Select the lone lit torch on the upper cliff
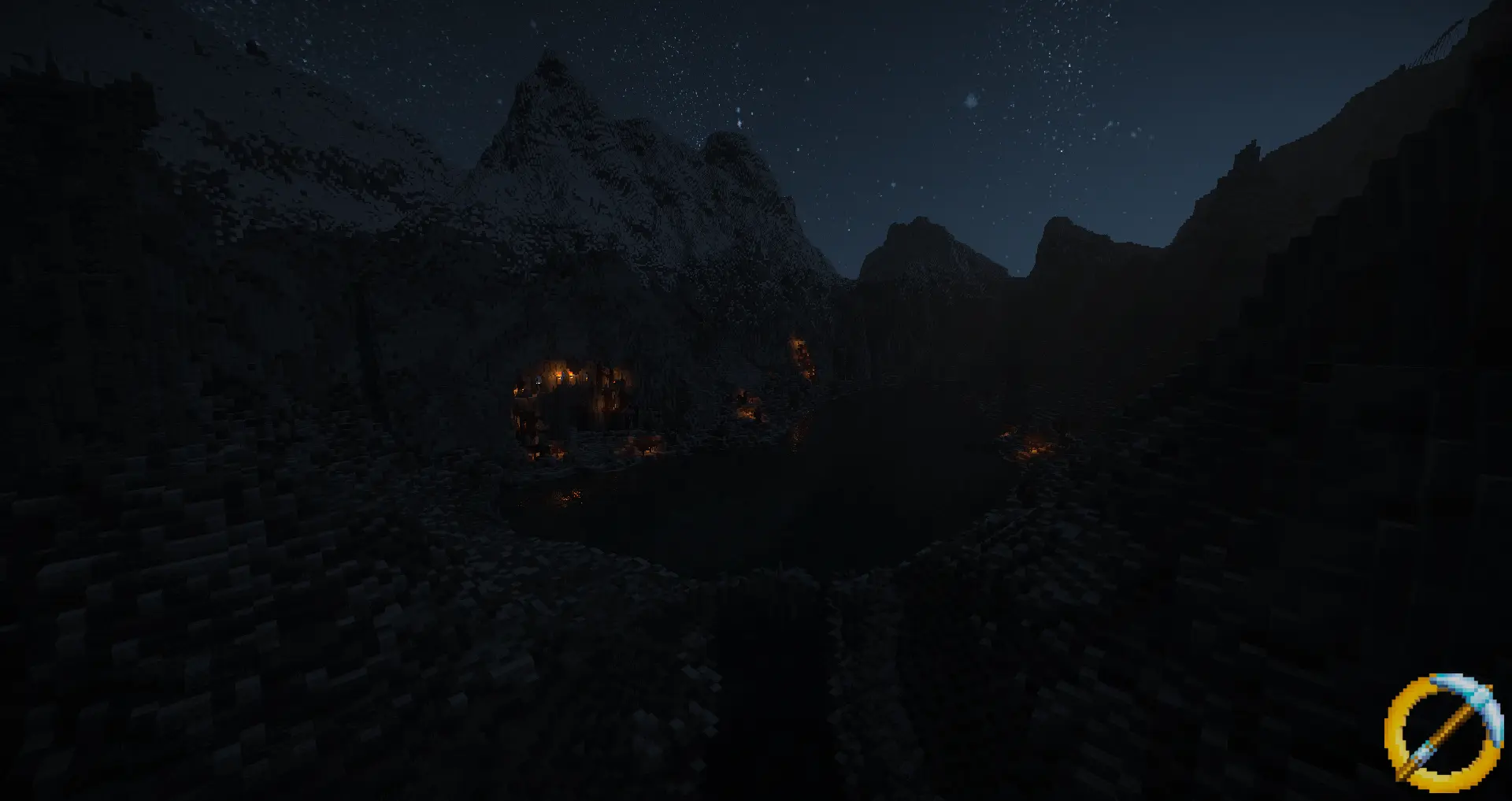Image resolution: width=1512 pixels, height=801 pixels. [798, 344]
